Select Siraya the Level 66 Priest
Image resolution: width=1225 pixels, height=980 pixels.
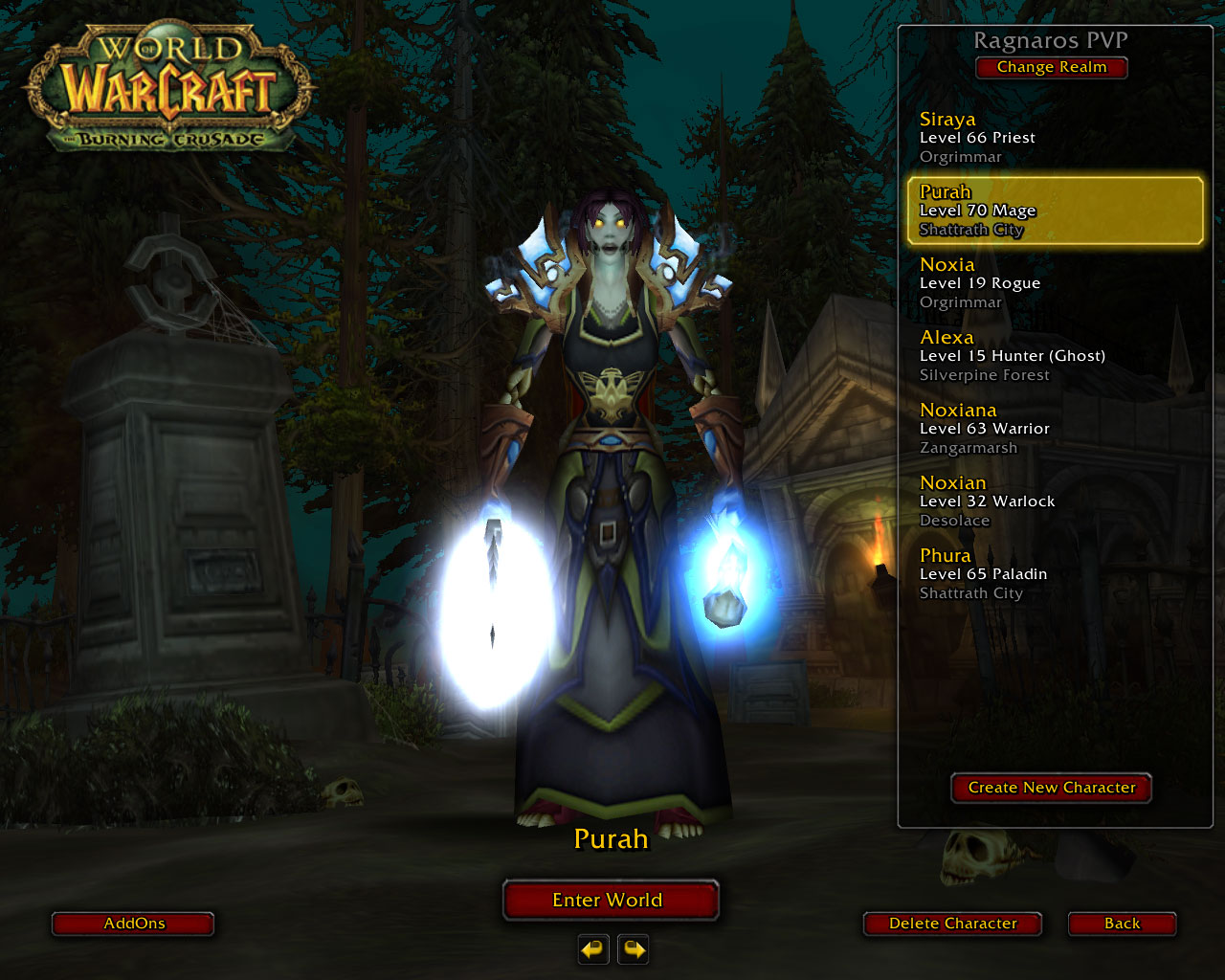[x=1053, y=137]
